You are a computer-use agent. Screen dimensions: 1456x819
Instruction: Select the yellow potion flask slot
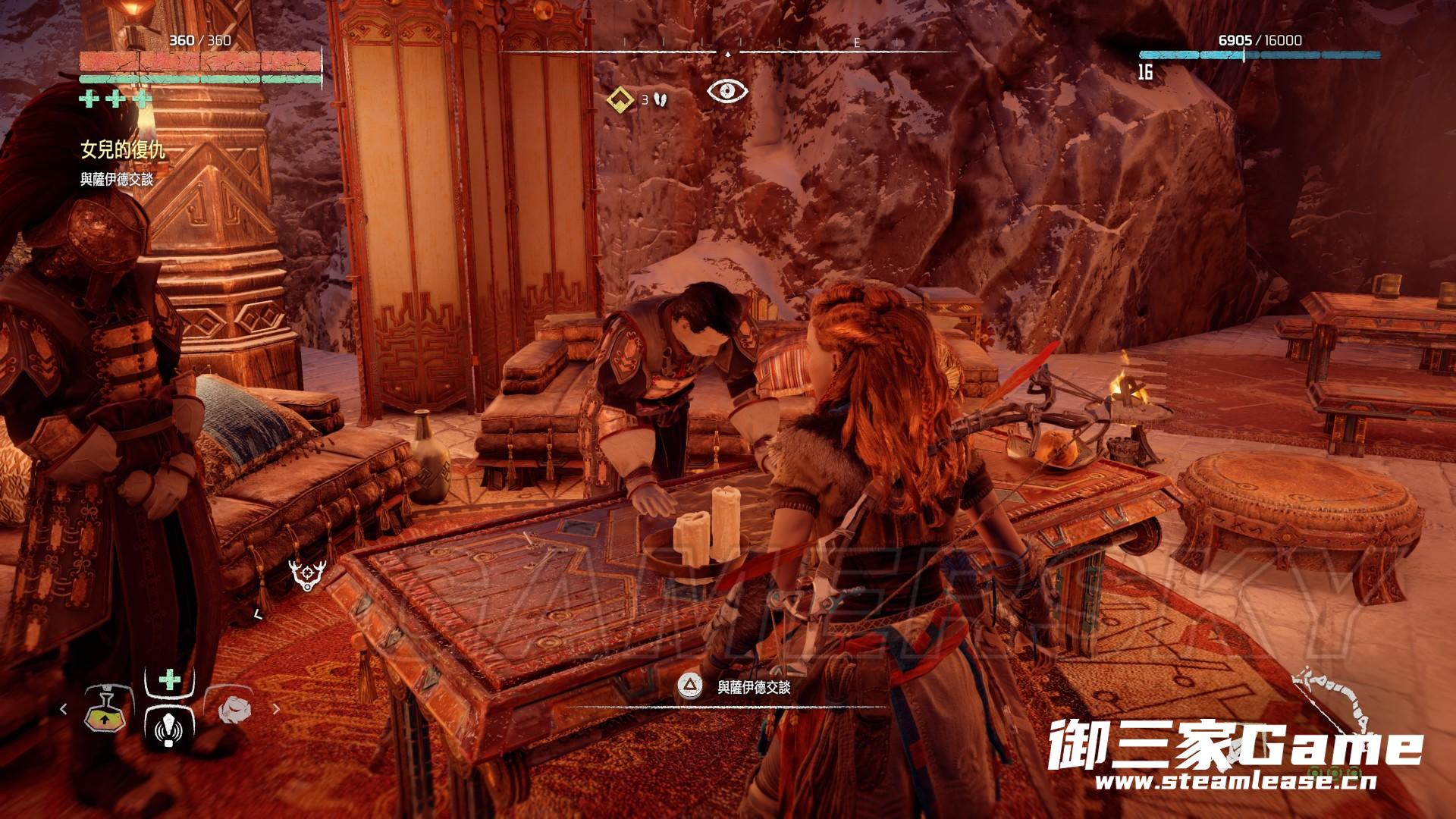click(104, 711)
